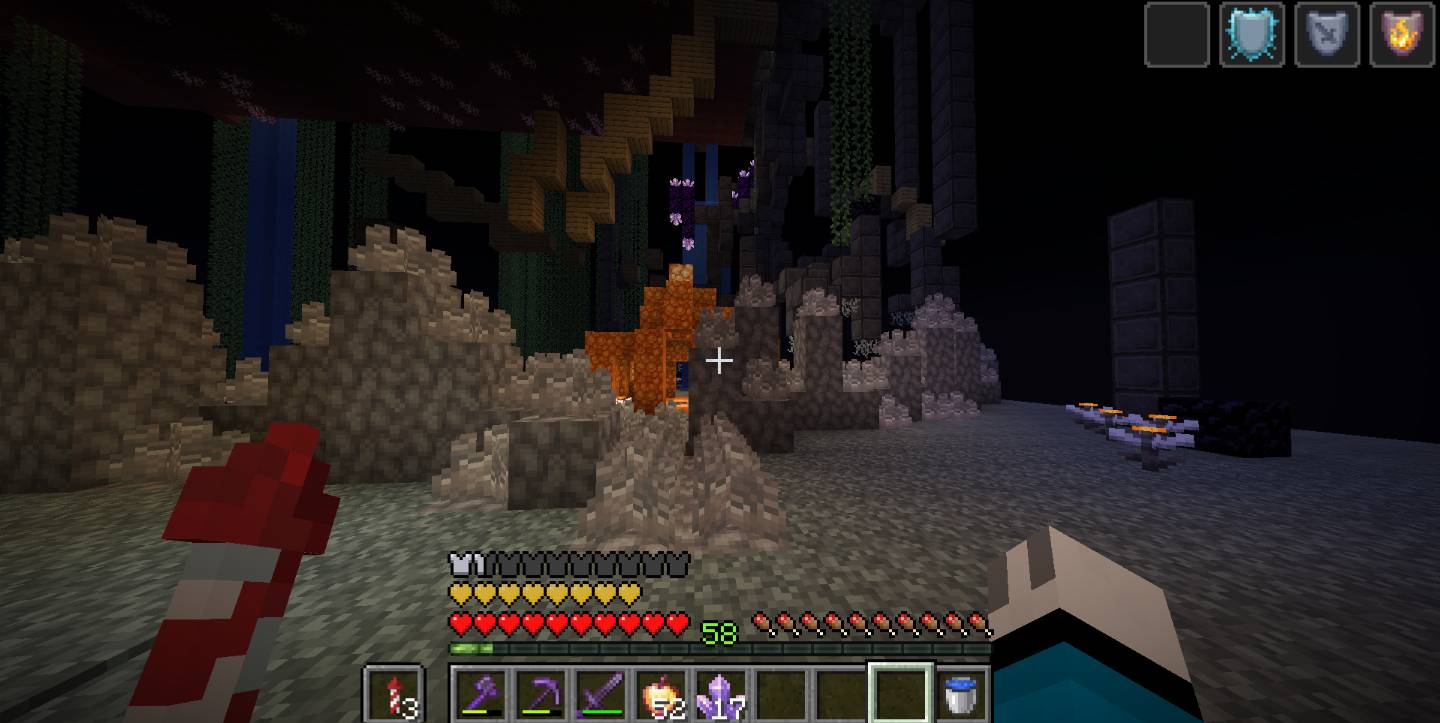The height and width of the screenshot is (723, 1440).
Task: Select the firework rocket offhand slot
Action: click(x=393, y=693)
